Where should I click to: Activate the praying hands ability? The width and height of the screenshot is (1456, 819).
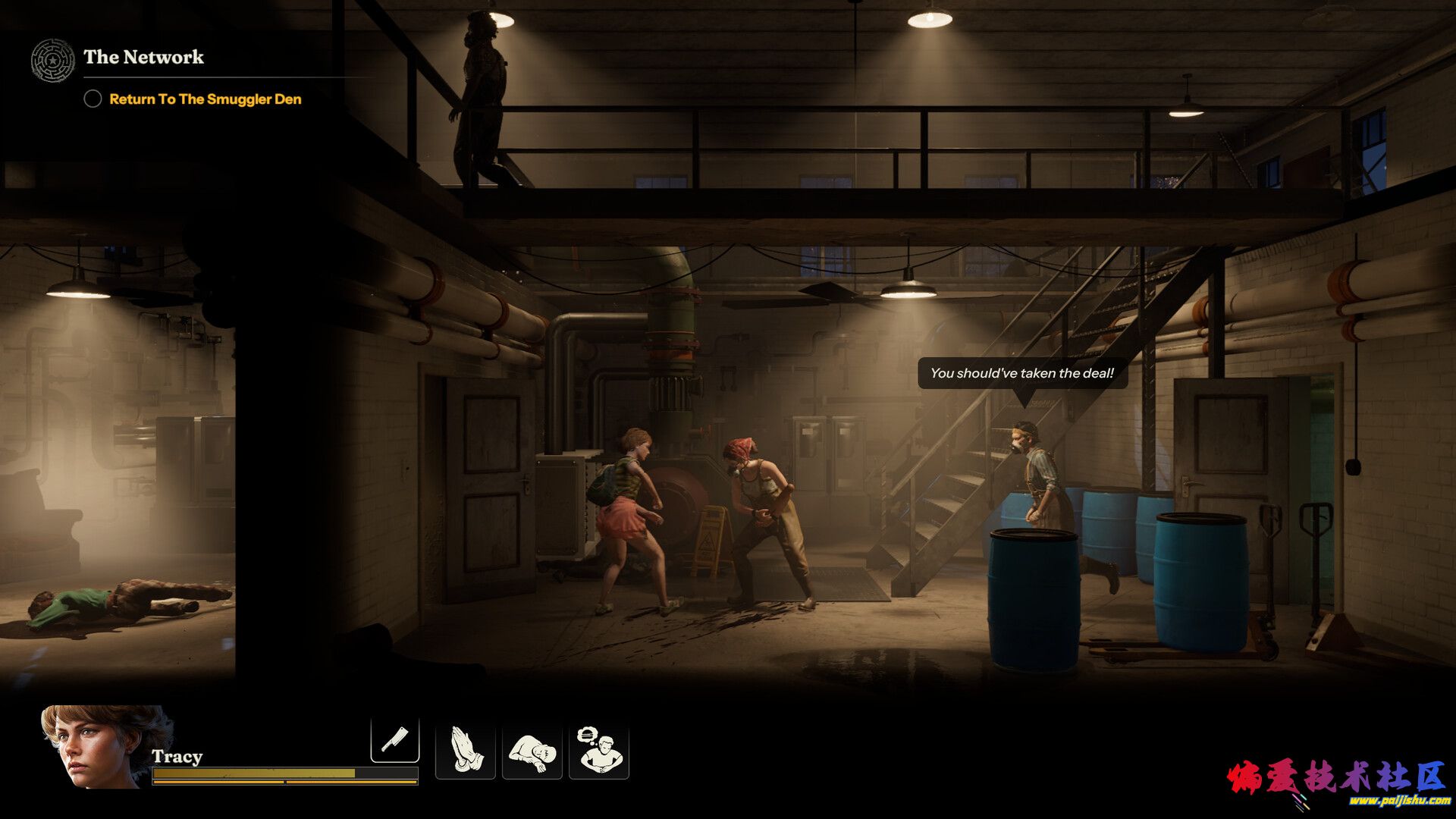click(466, 750)
